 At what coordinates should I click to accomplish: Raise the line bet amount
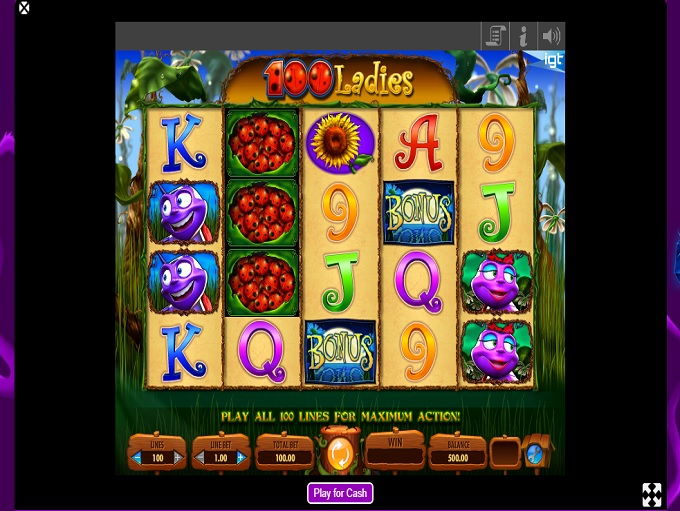click(242, 458)
